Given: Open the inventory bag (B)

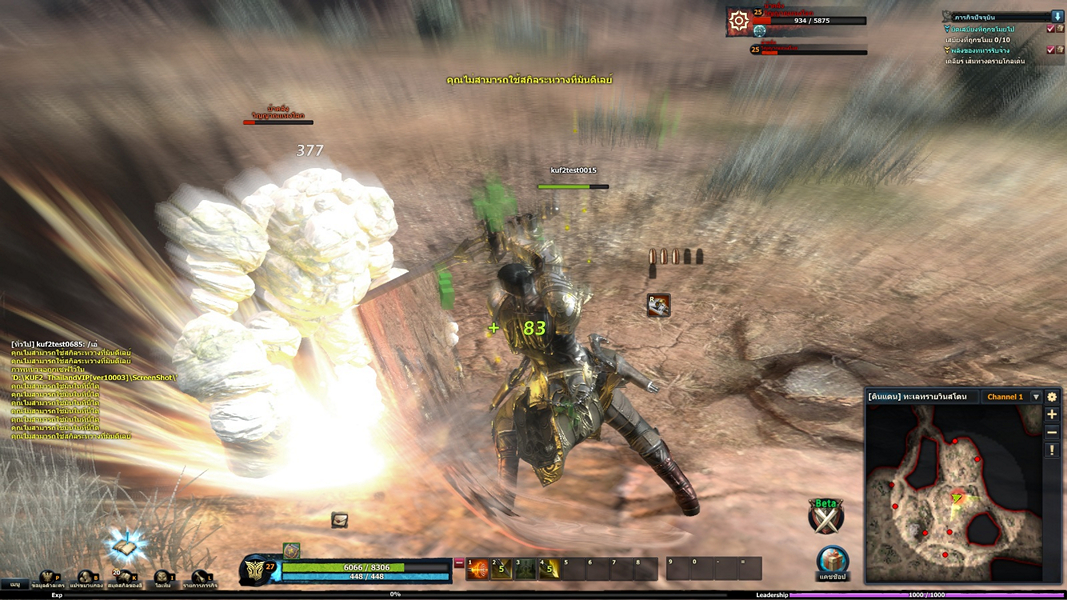Looking at the screenshot, I should pos(86,579).
